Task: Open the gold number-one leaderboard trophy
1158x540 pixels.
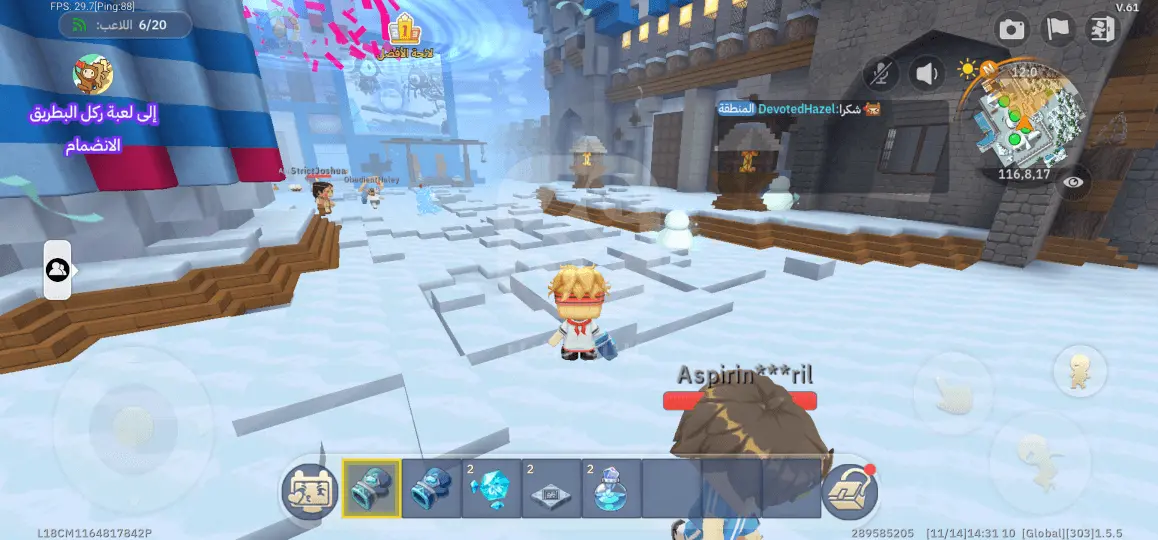Action: [x=404, y=31]
